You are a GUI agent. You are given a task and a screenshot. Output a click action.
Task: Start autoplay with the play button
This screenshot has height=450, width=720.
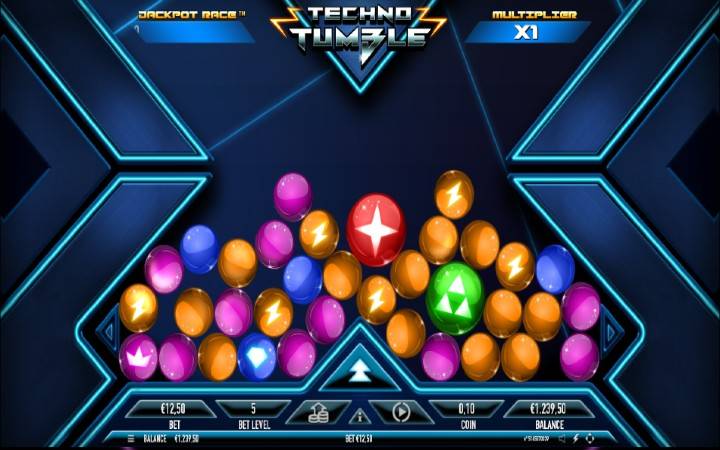point(401,411)
